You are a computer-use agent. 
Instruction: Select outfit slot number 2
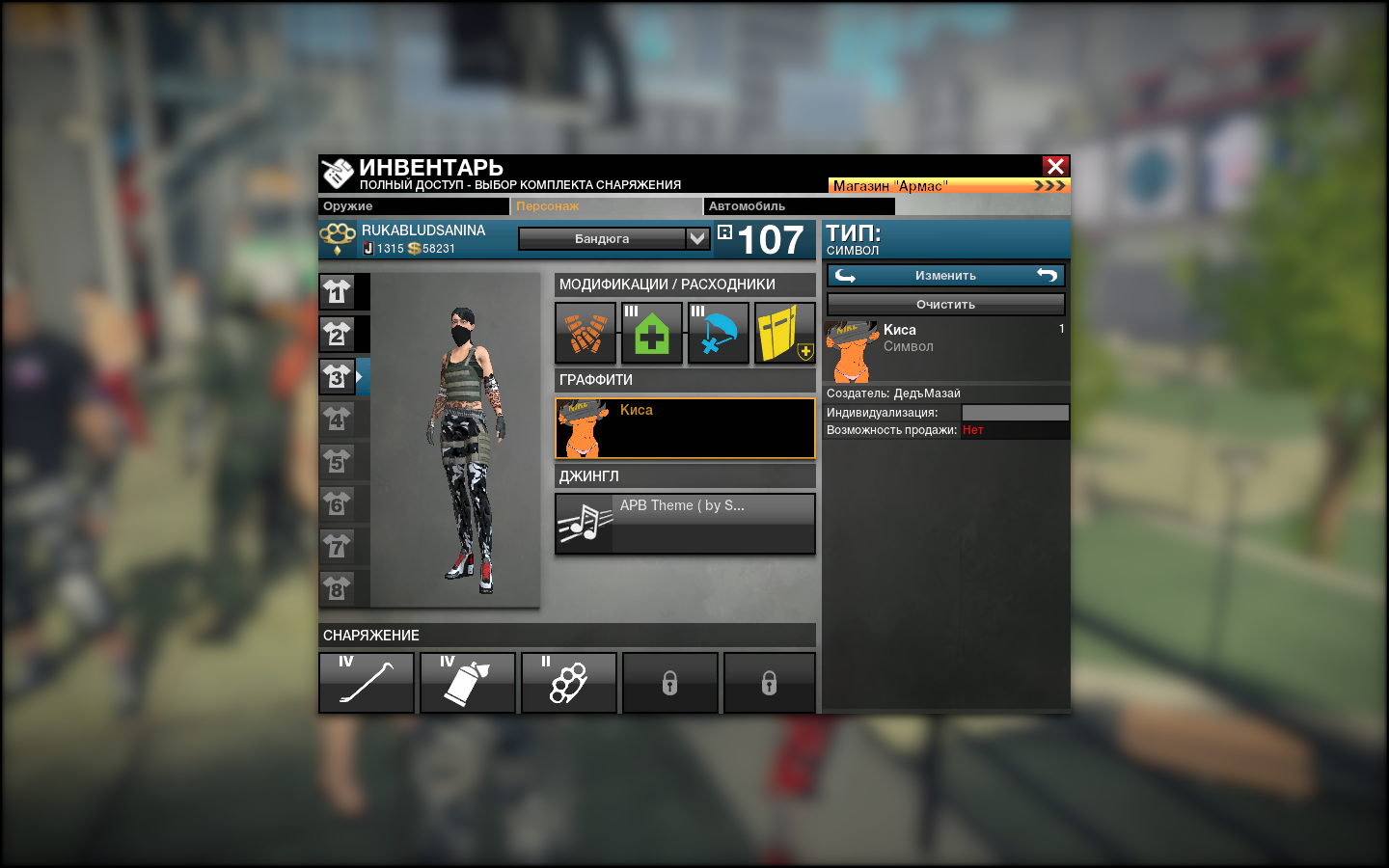click(x=337, y=334)
